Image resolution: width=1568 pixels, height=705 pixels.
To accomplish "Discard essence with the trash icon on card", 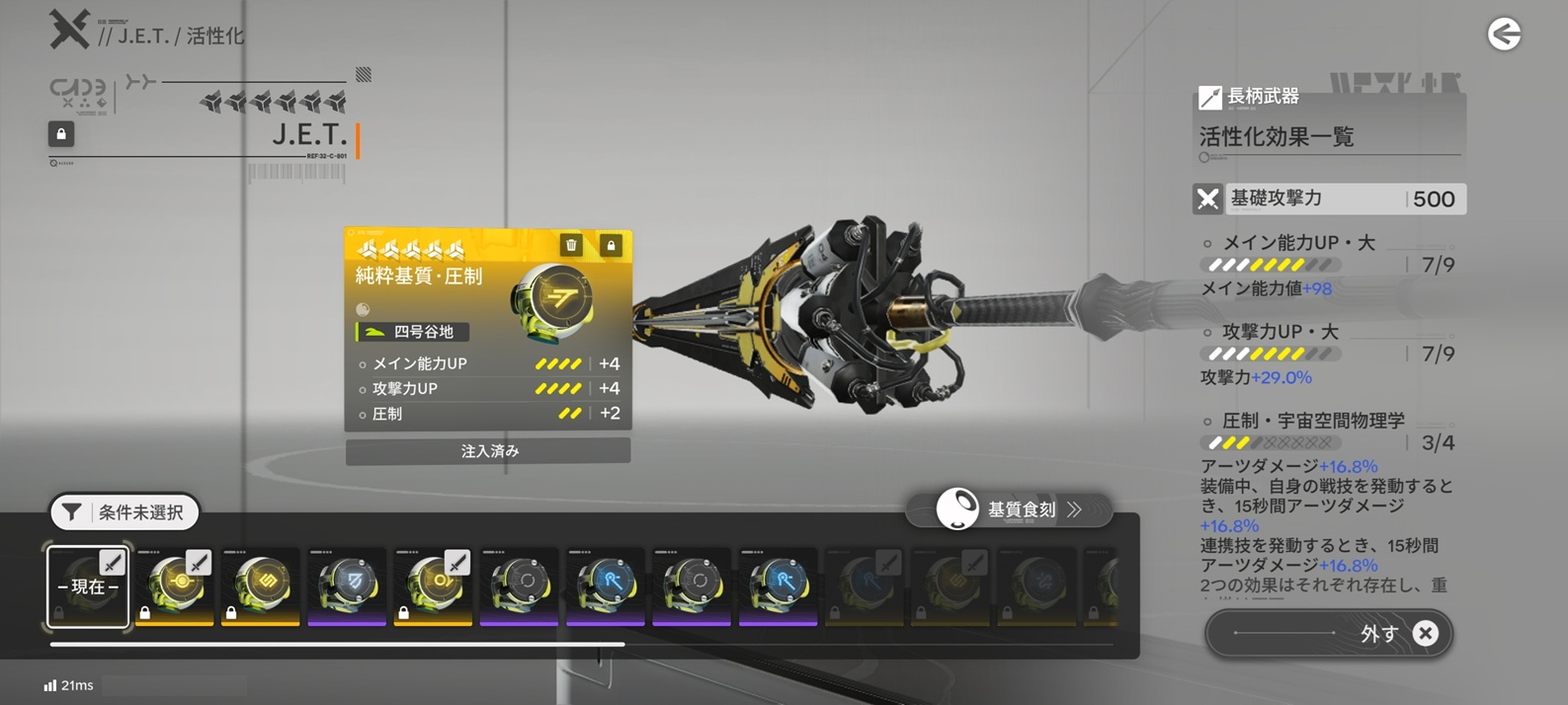I will pyautogui.click(x=571, y=245).
